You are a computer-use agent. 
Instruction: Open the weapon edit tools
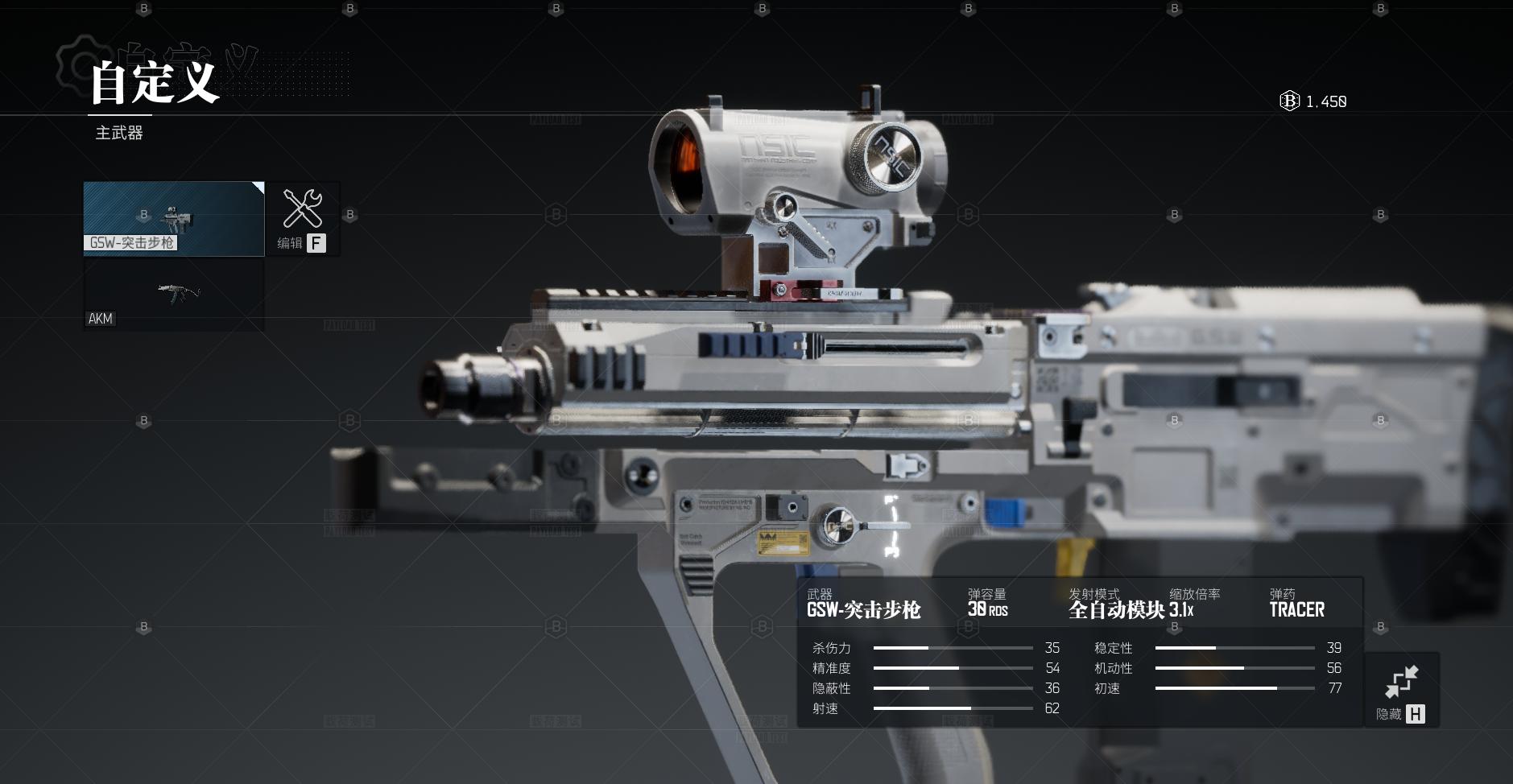click(302, 218)
